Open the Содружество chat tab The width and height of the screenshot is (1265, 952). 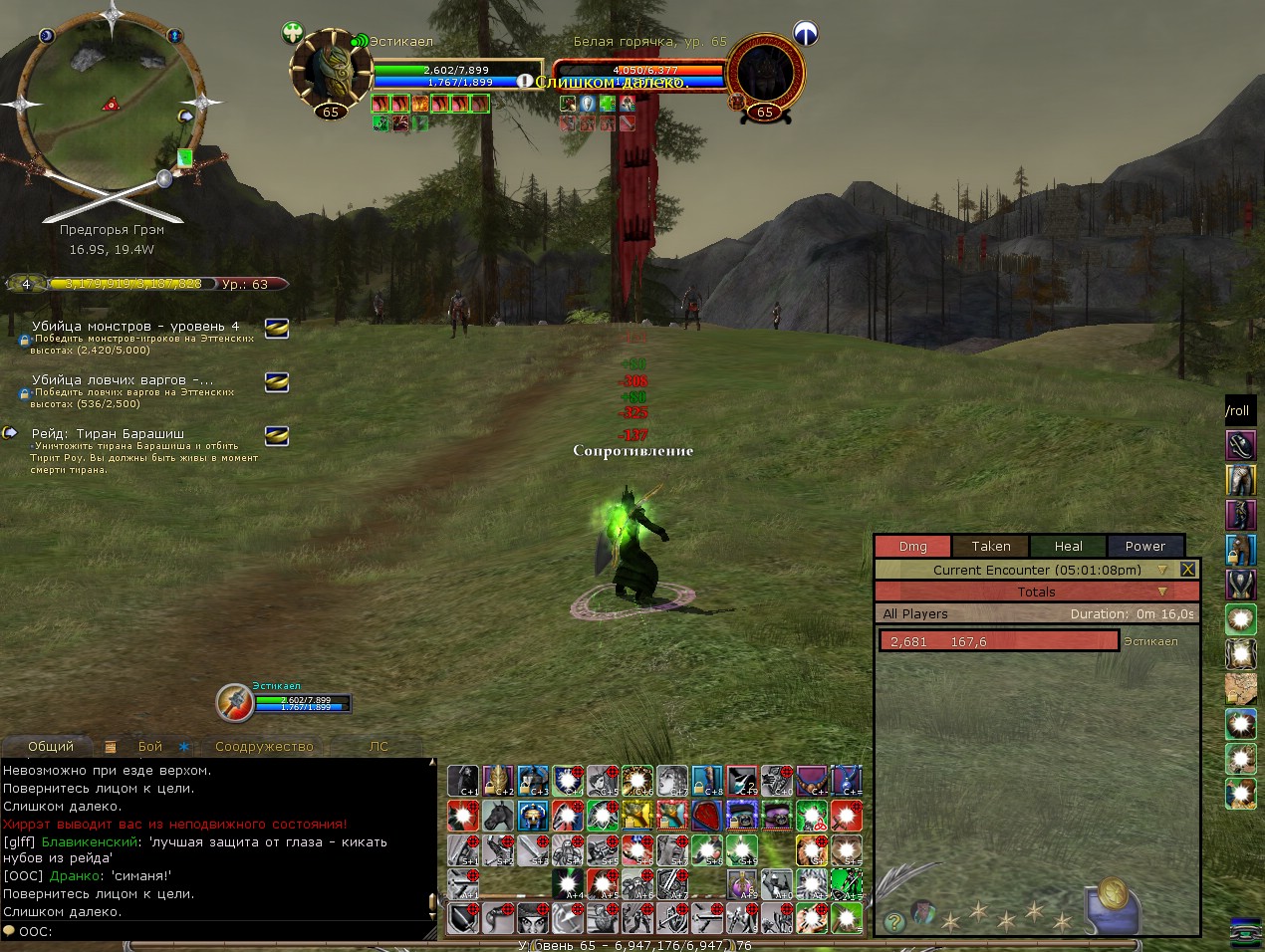(x=264, y=746)
